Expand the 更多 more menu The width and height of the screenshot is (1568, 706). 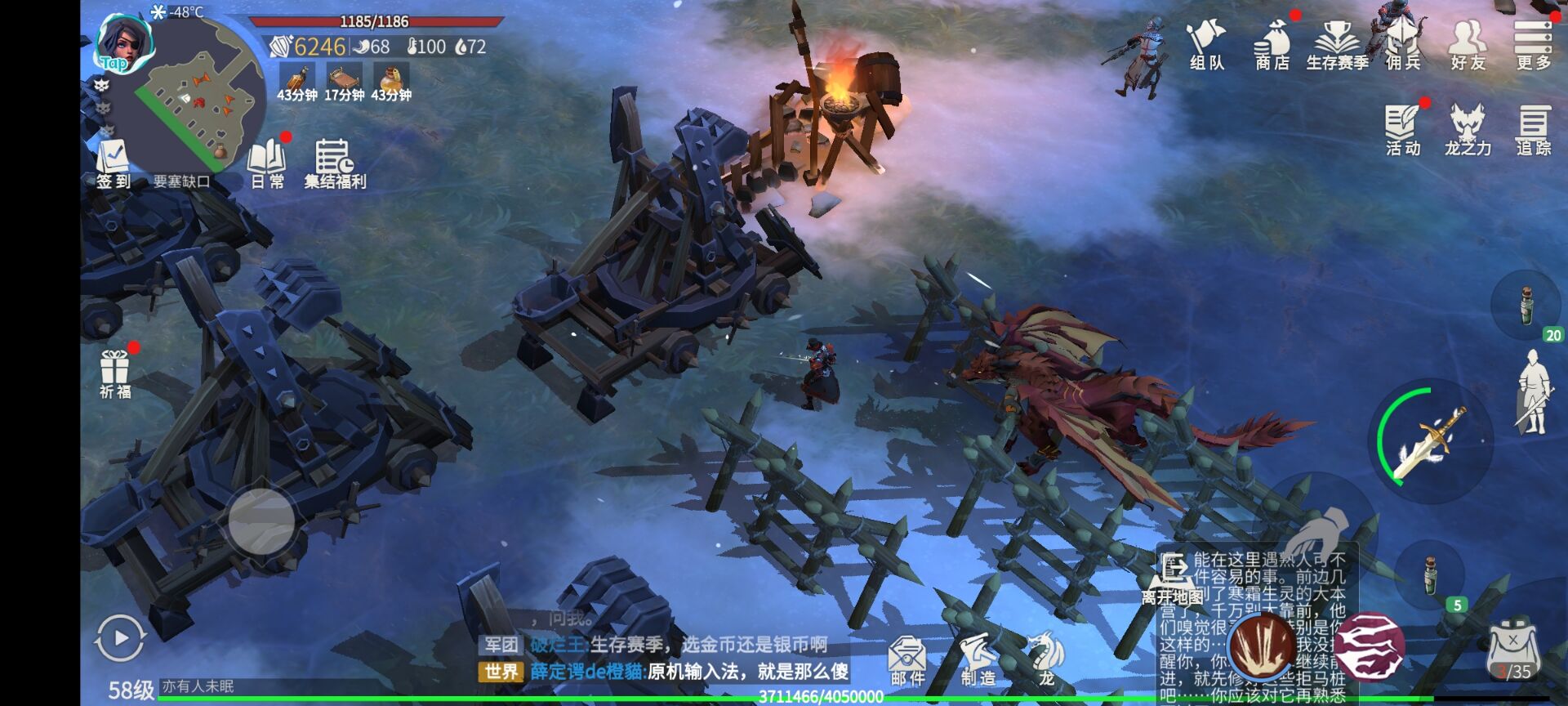pyautogui.click(x=1533, y=45)
